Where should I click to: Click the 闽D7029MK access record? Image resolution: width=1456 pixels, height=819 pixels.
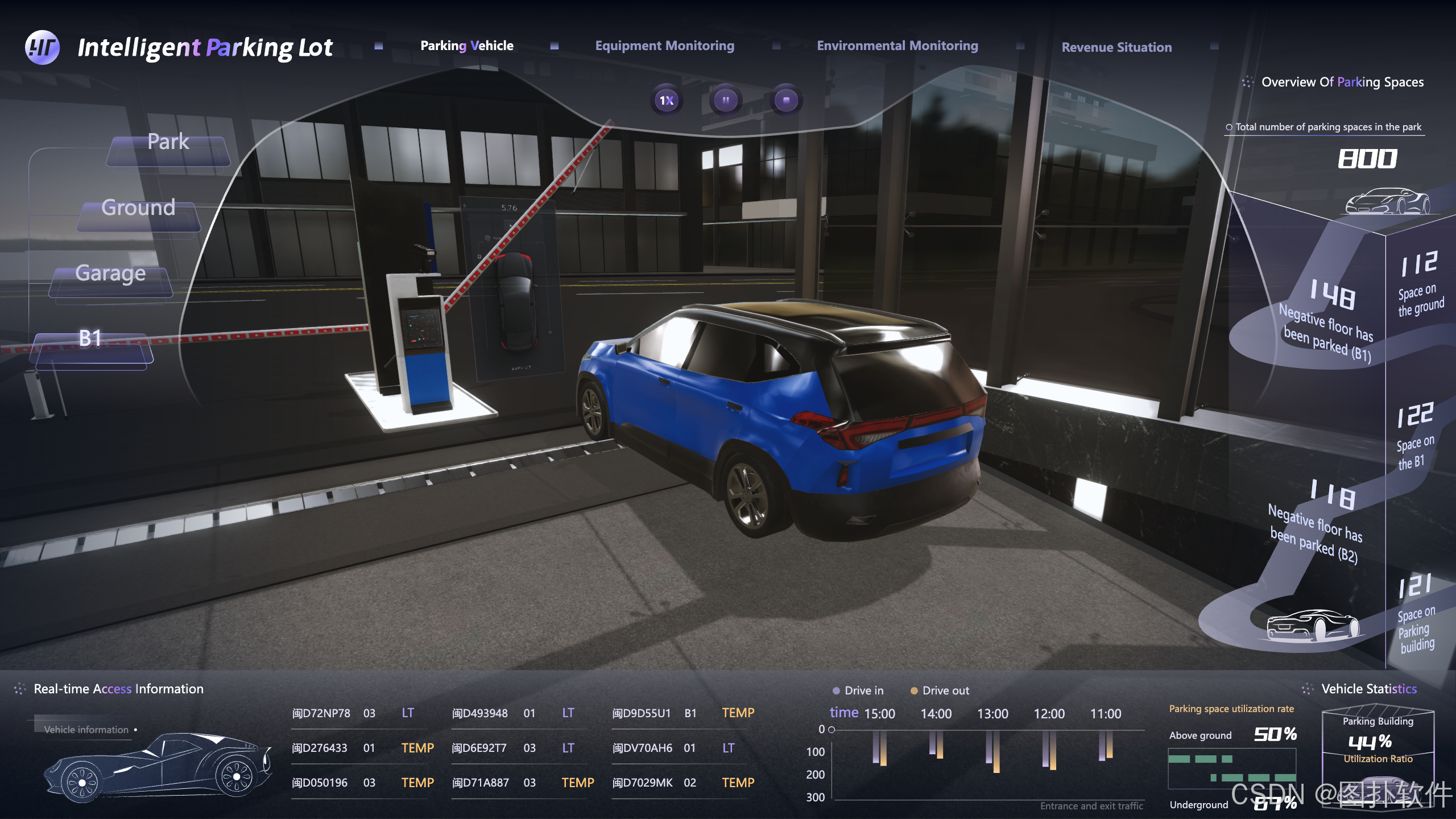coord(643,783)
